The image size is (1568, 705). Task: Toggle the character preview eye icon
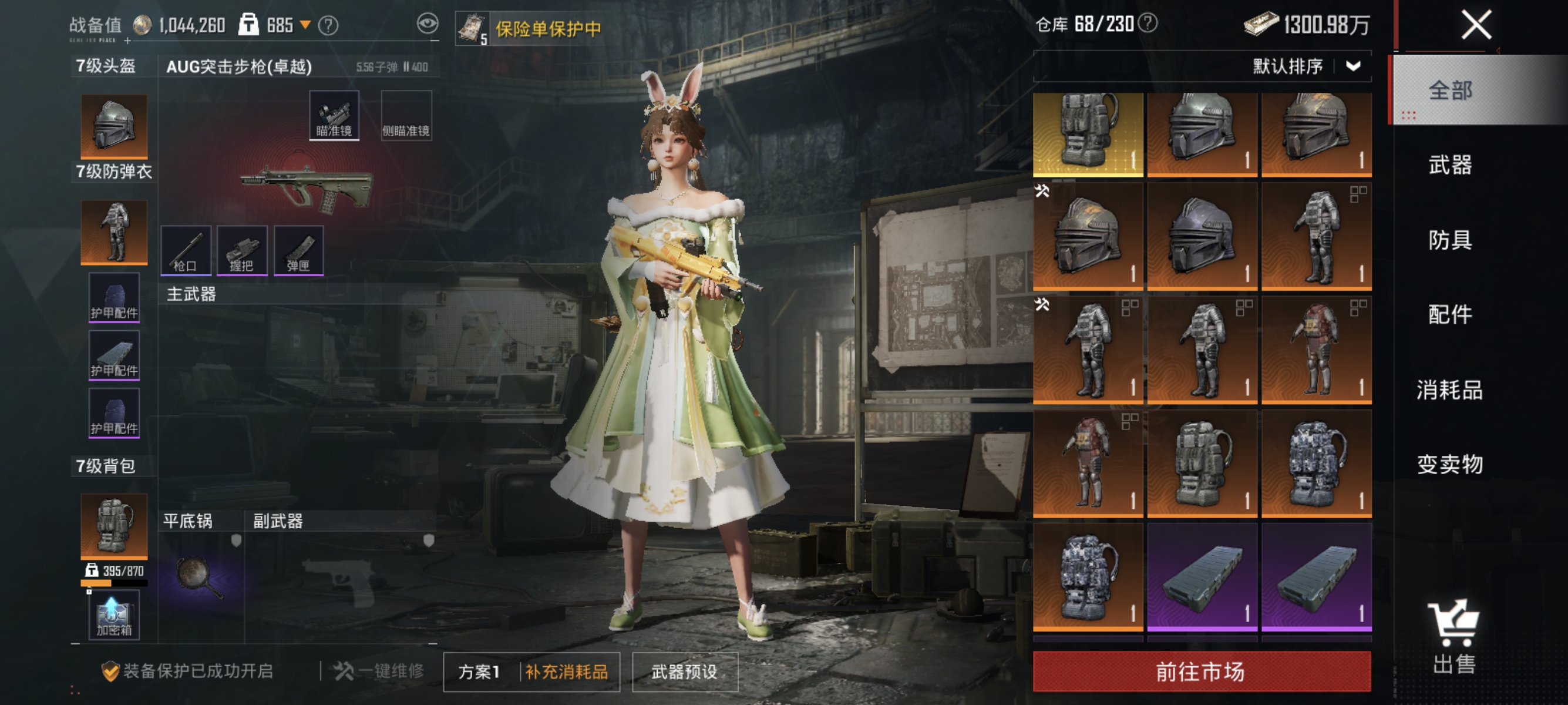tap(429, 24)
